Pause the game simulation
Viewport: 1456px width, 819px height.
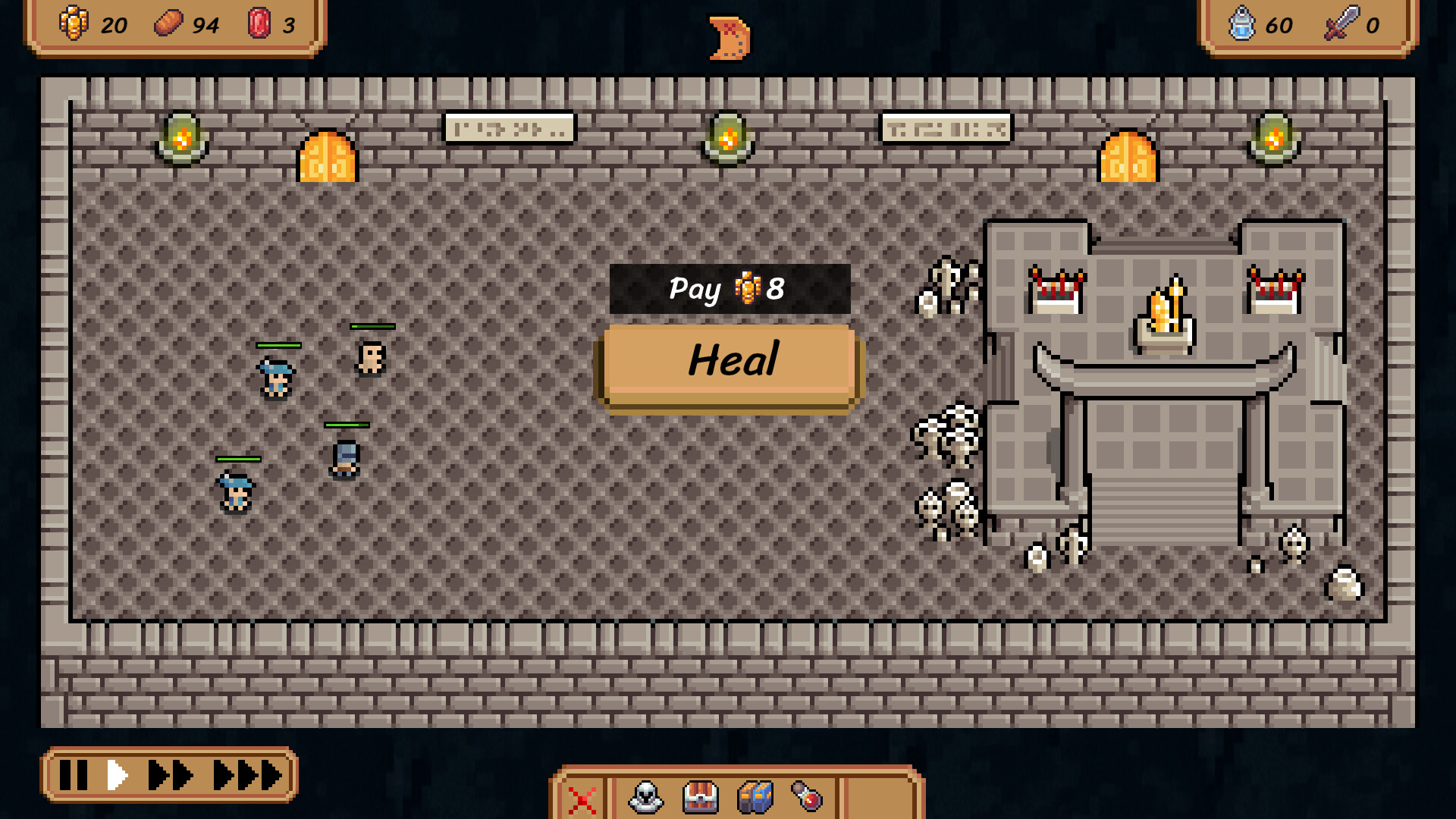pos(74,775)
